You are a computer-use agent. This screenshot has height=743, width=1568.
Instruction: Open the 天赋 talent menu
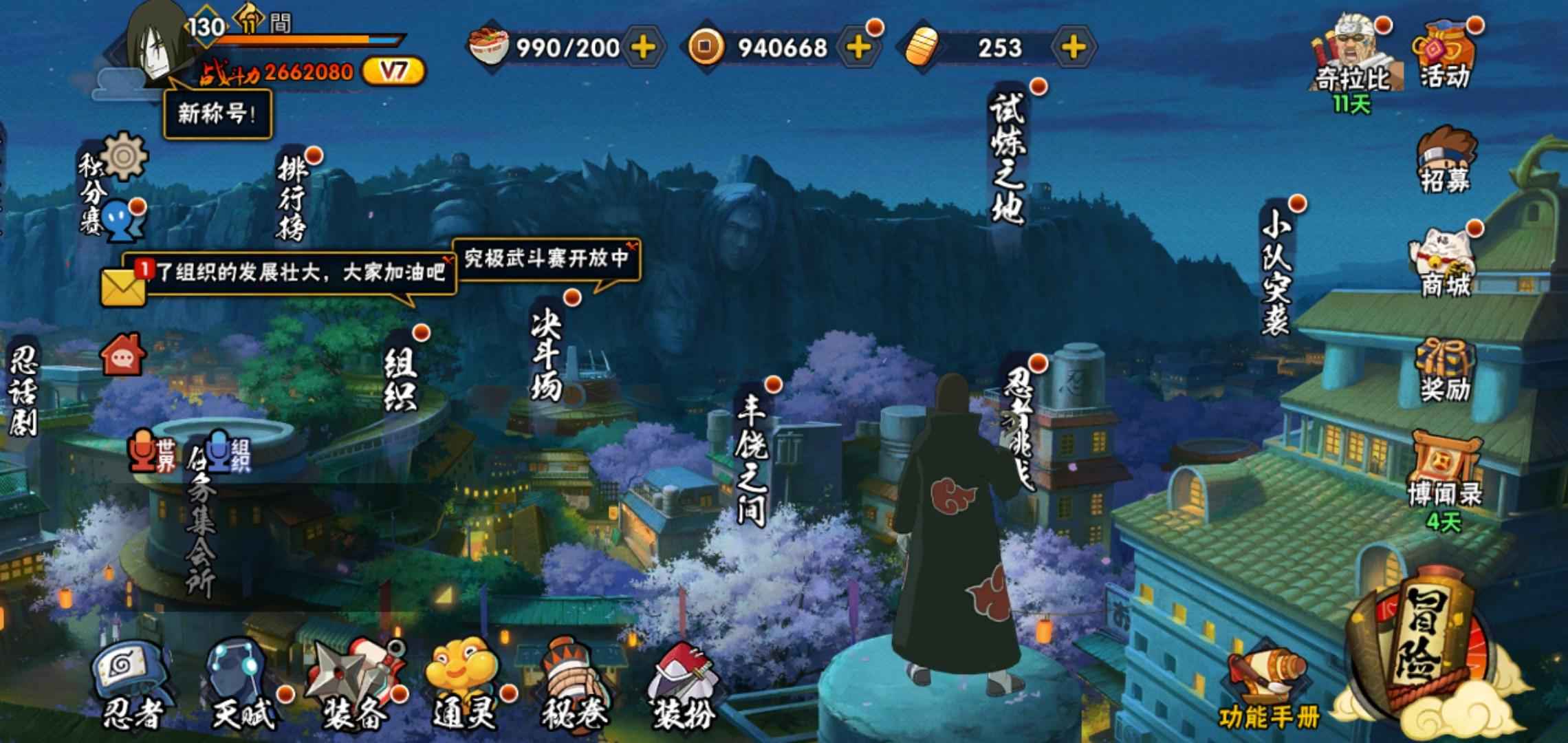click(x=241, y=686)
